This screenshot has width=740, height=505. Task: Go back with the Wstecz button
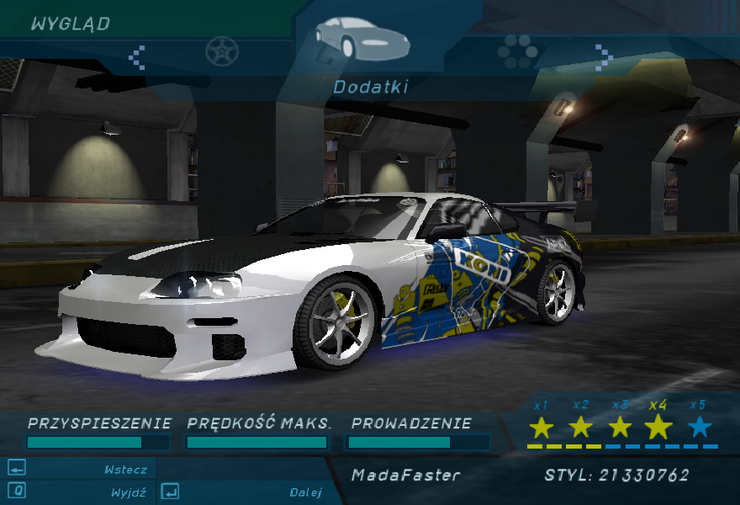126,469
